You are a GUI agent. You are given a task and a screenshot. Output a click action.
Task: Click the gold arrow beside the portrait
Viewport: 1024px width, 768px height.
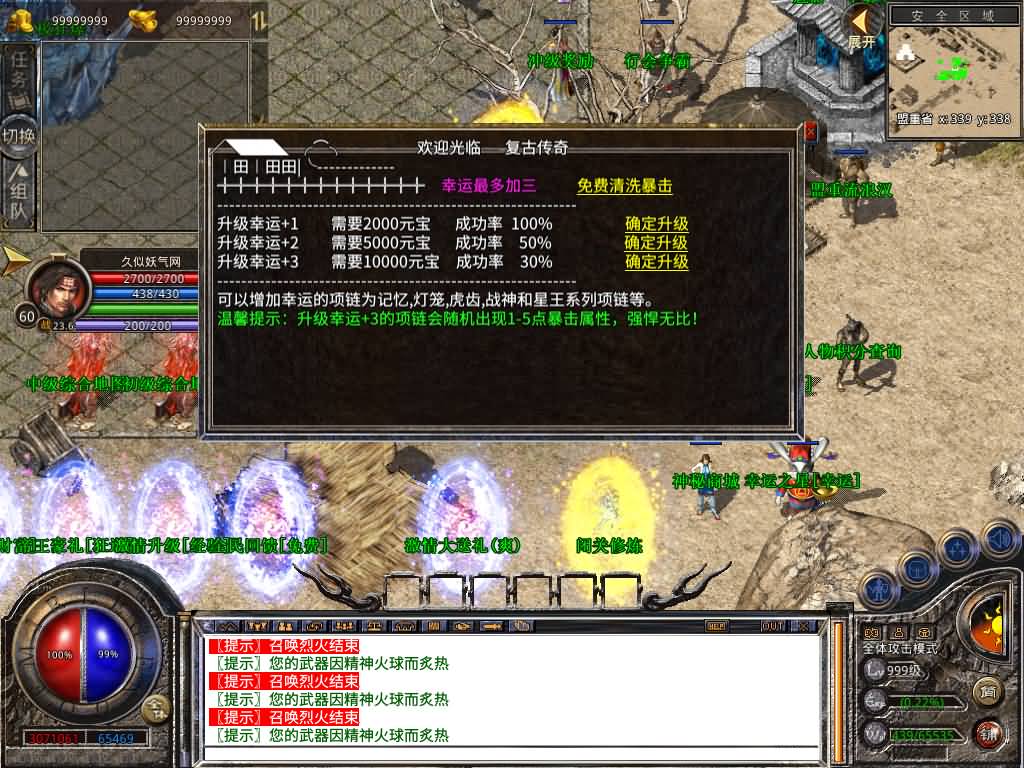(15, 260)
